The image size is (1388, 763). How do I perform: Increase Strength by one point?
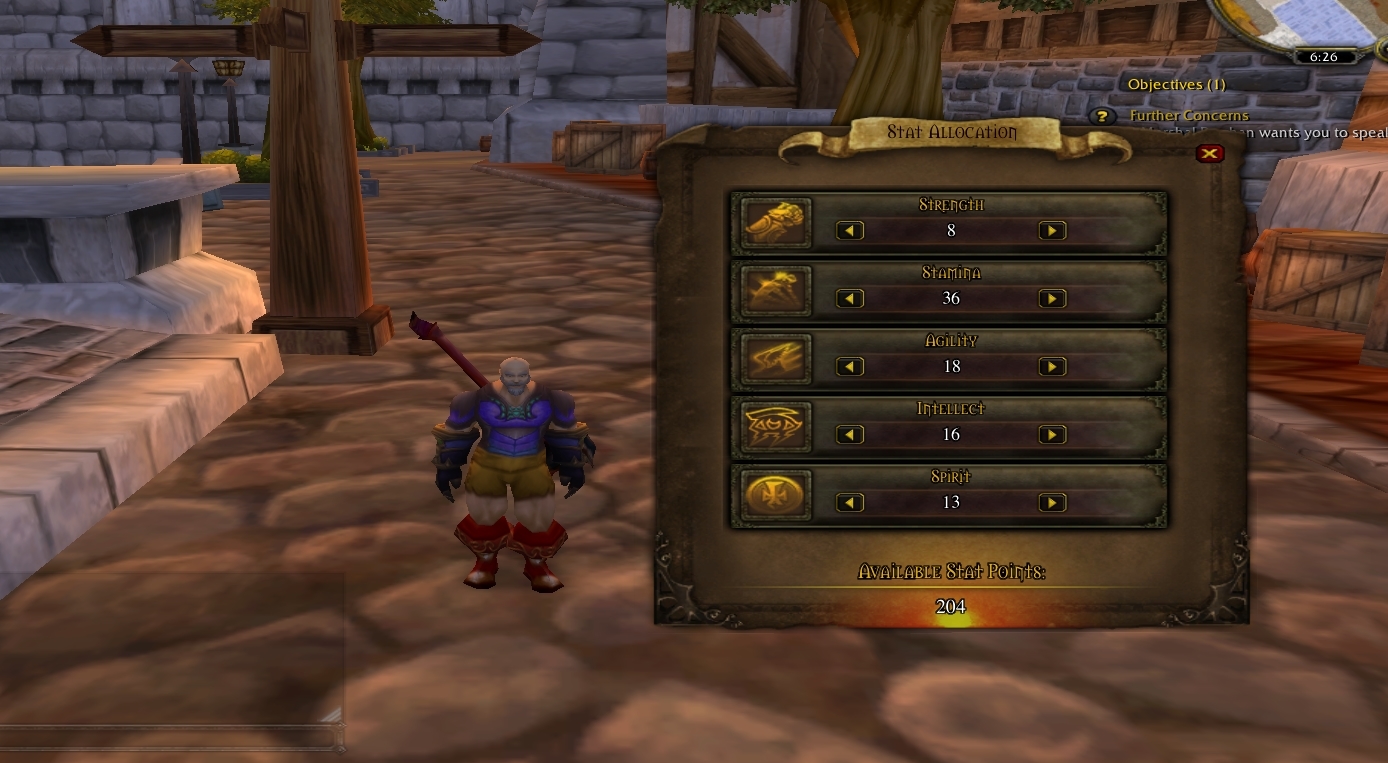pyautogui.click(x=1052, y=231)
